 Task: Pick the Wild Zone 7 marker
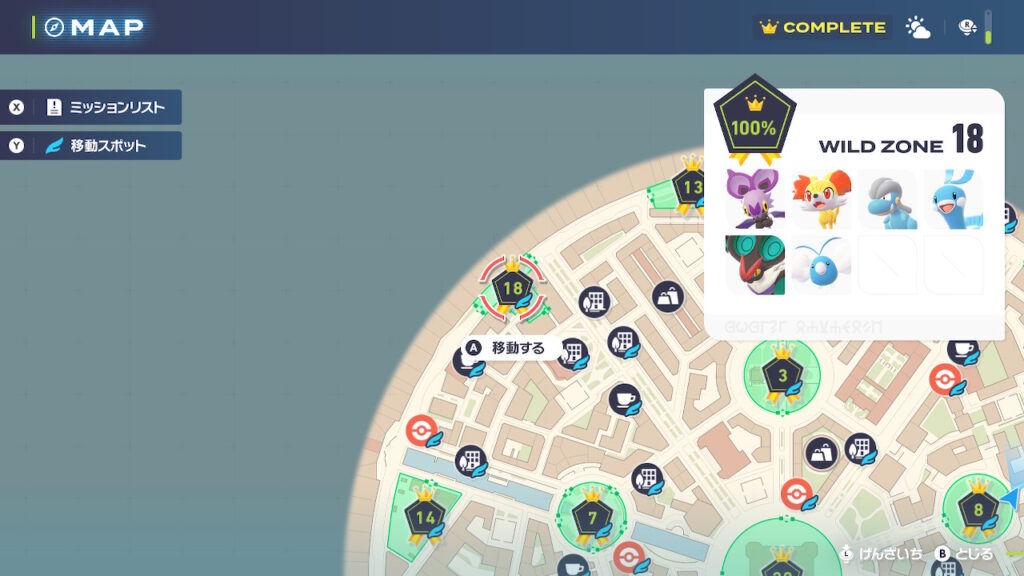click(x=592, y=517)
